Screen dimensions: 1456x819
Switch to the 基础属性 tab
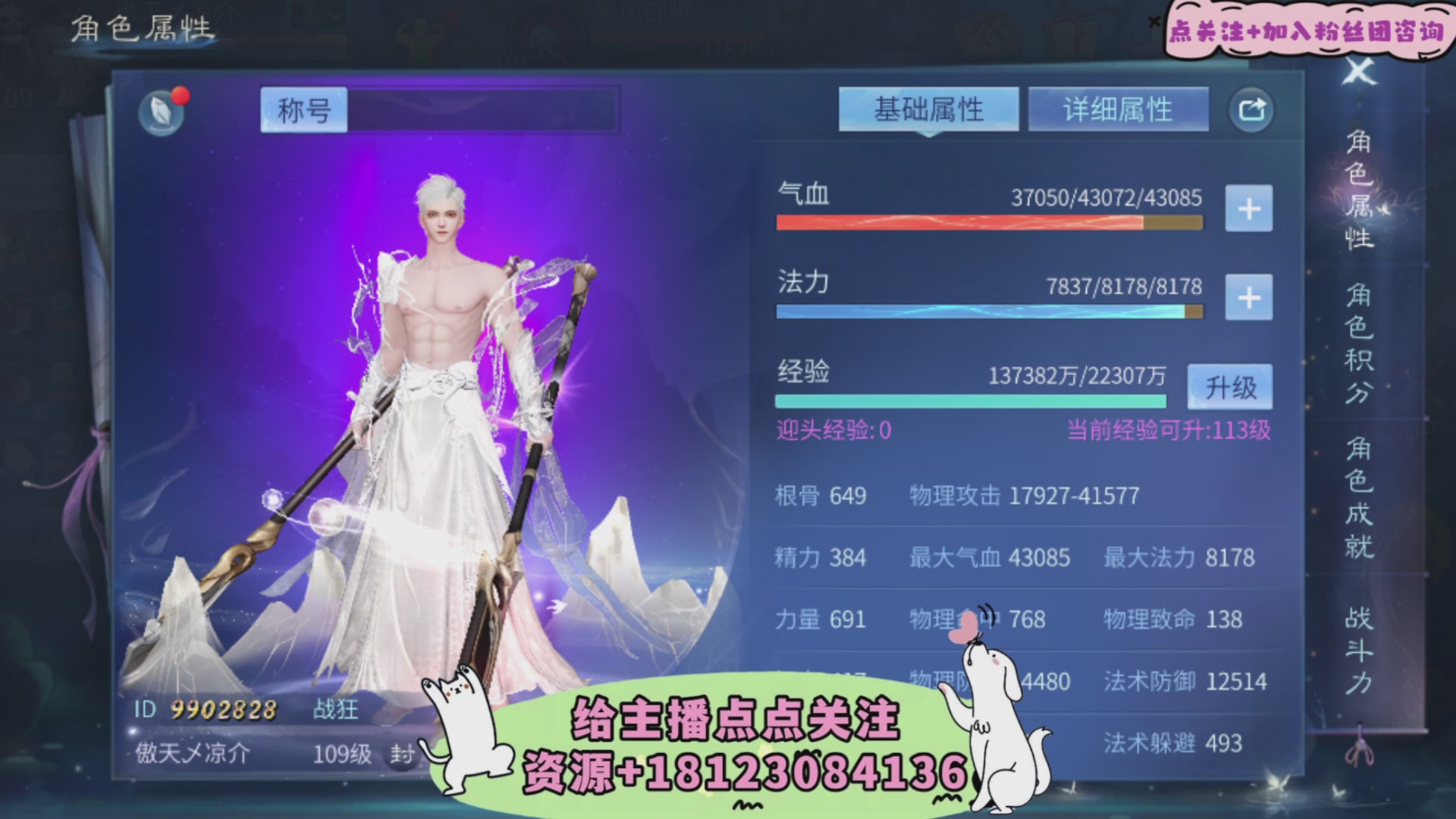[928, 108]
